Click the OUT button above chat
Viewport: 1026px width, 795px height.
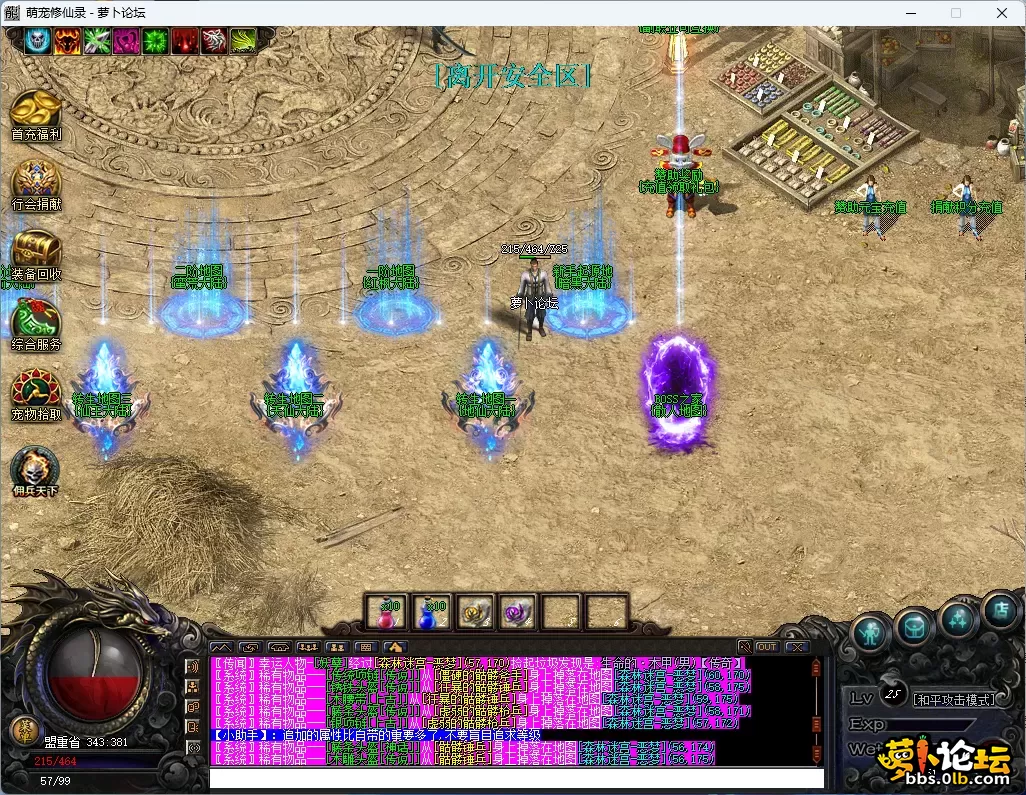coord(767,647)
